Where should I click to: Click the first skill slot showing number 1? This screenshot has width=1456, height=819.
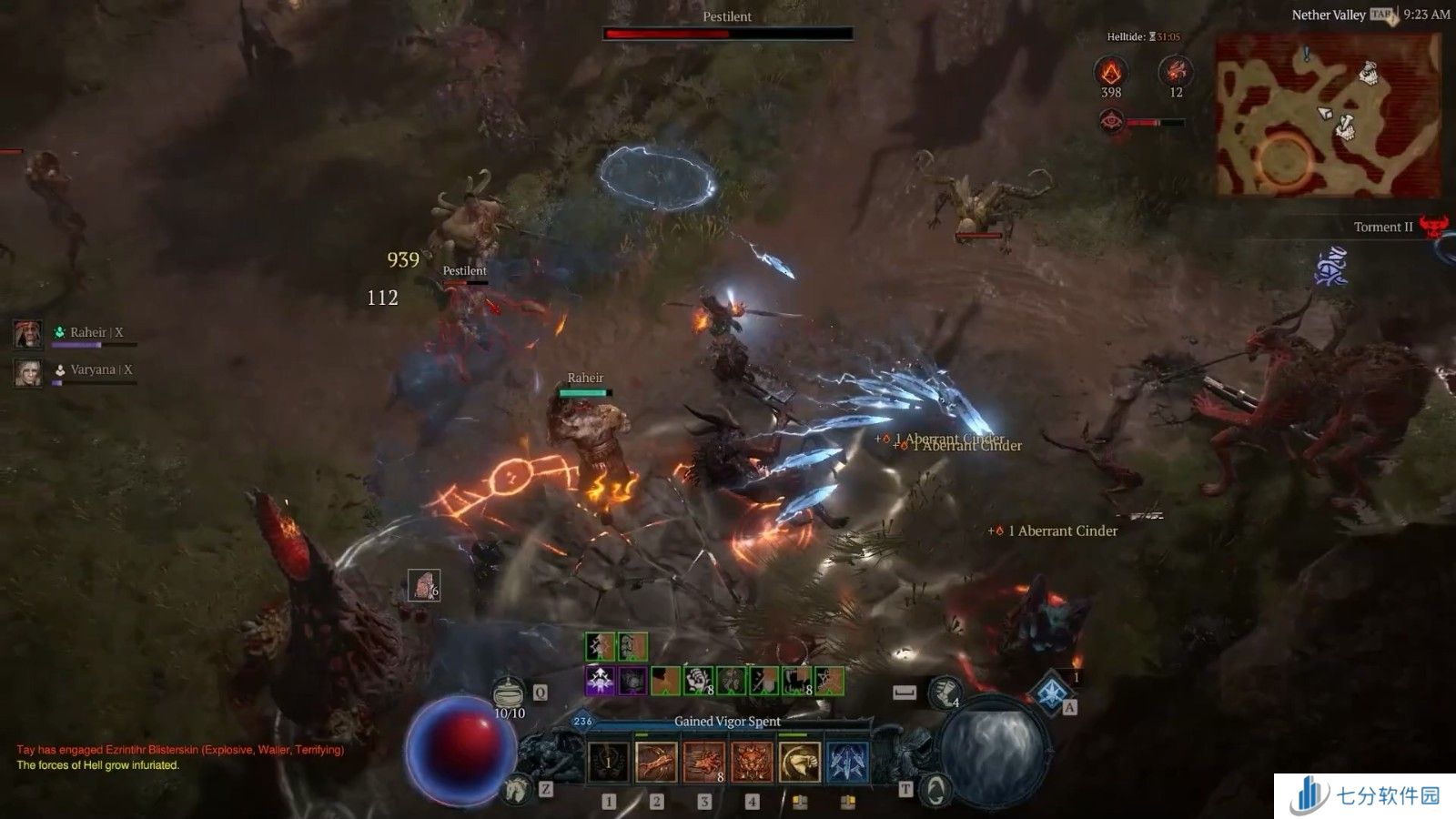coord(609,762)
